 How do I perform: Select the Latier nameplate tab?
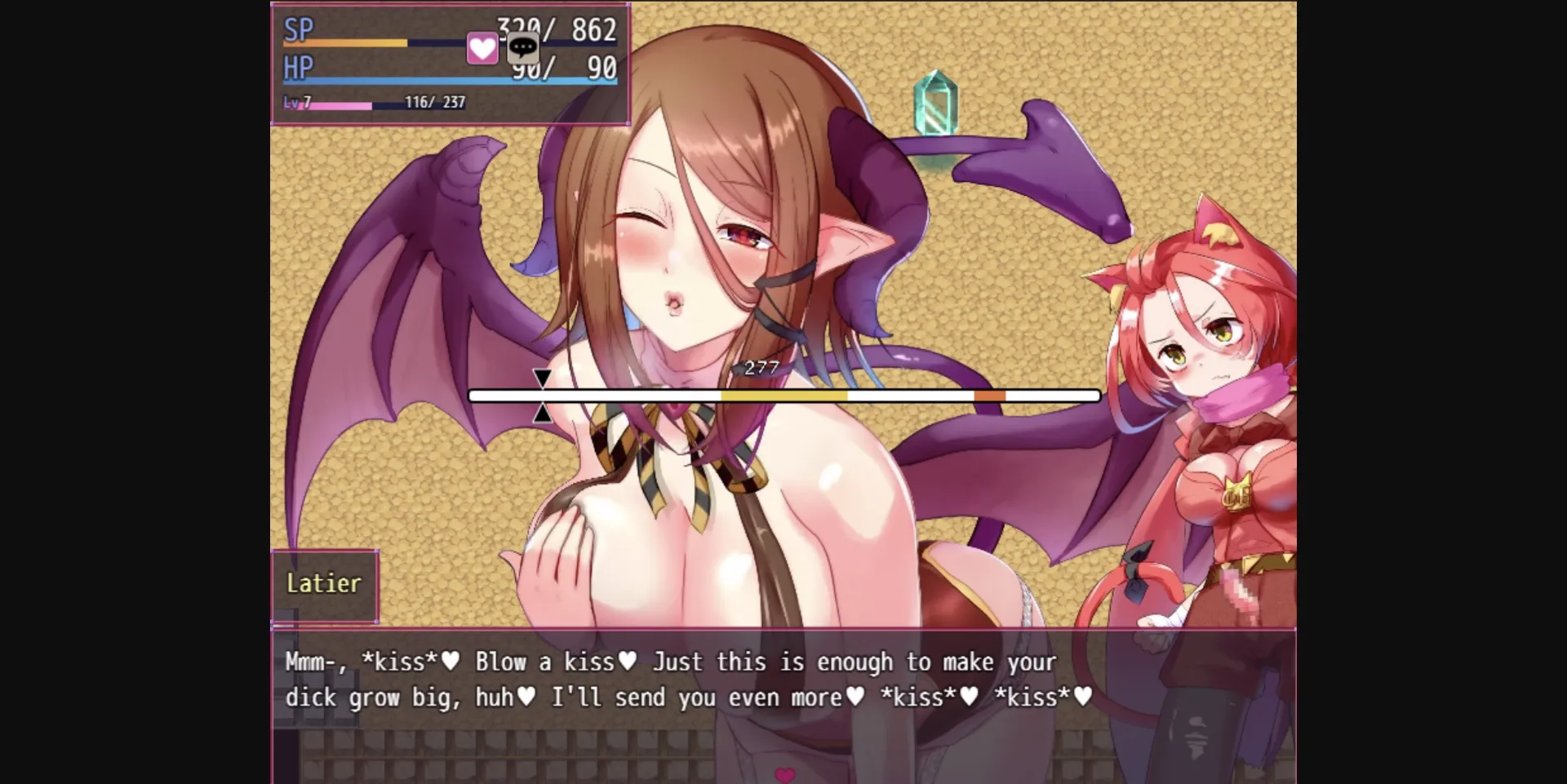coord(323,582)
